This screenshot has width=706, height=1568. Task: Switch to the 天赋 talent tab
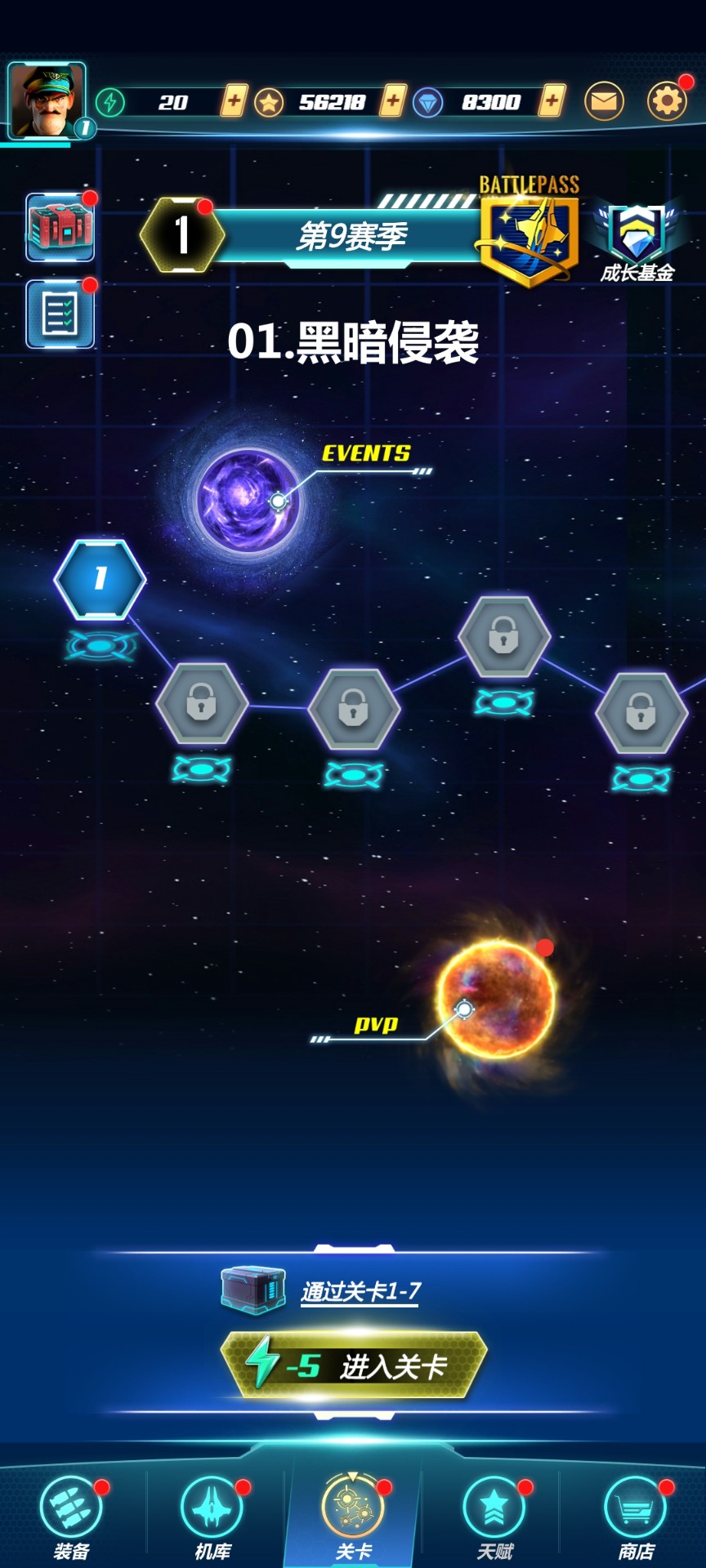494,1517
